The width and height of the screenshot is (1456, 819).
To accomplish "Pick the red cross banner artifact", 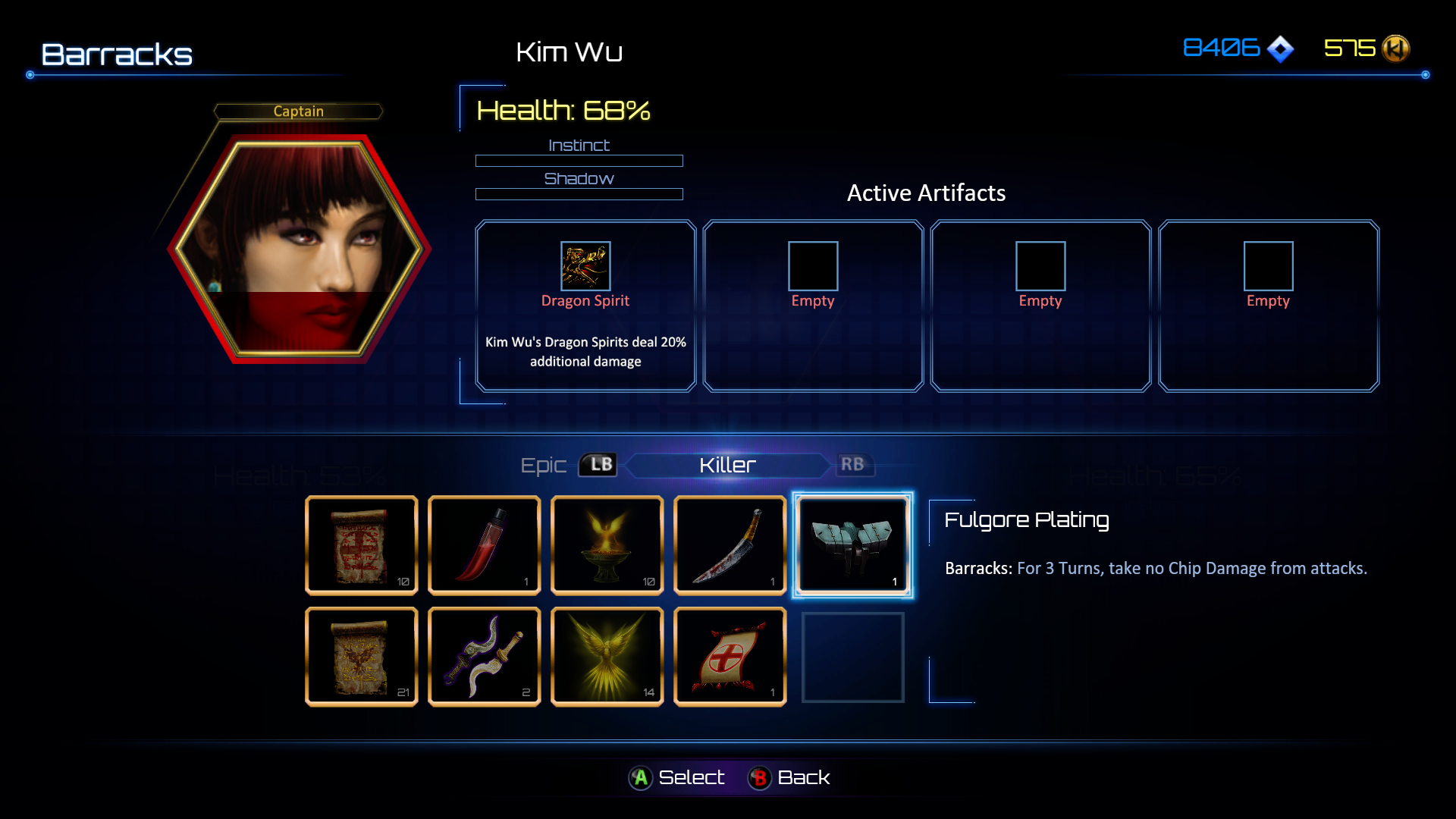I will 730,657.
